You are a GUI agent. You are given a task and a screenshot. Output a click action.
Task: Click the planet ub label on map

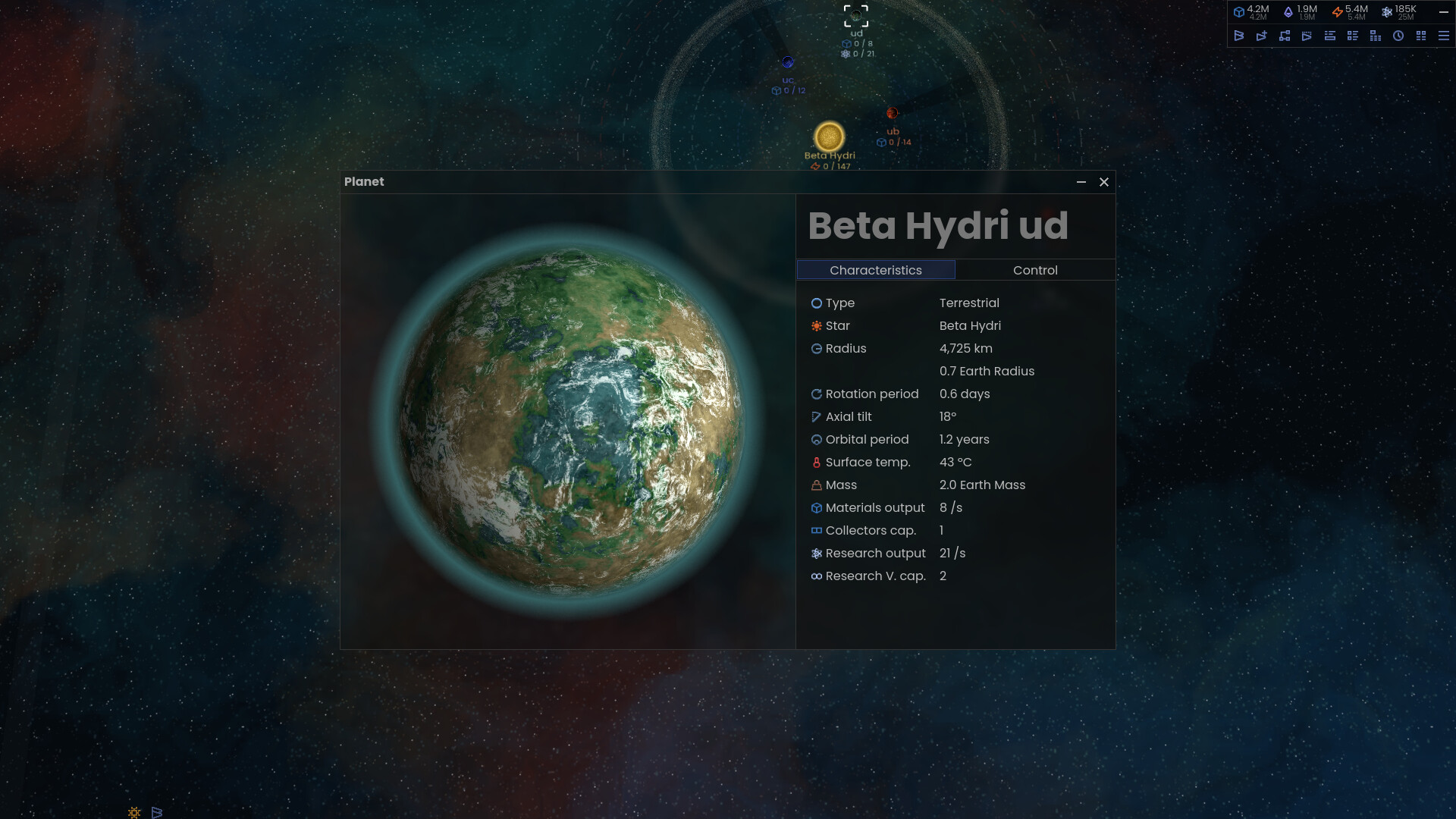coord(892,131)
